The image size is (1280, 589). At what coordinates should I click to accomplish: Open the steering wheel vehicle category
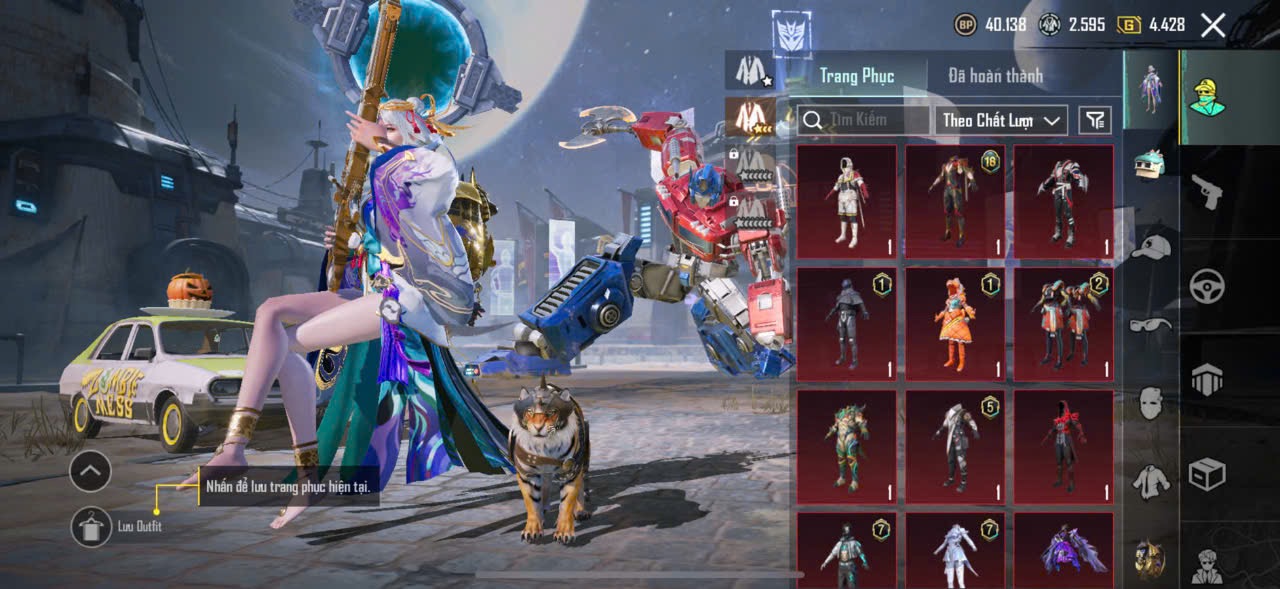1207,286
